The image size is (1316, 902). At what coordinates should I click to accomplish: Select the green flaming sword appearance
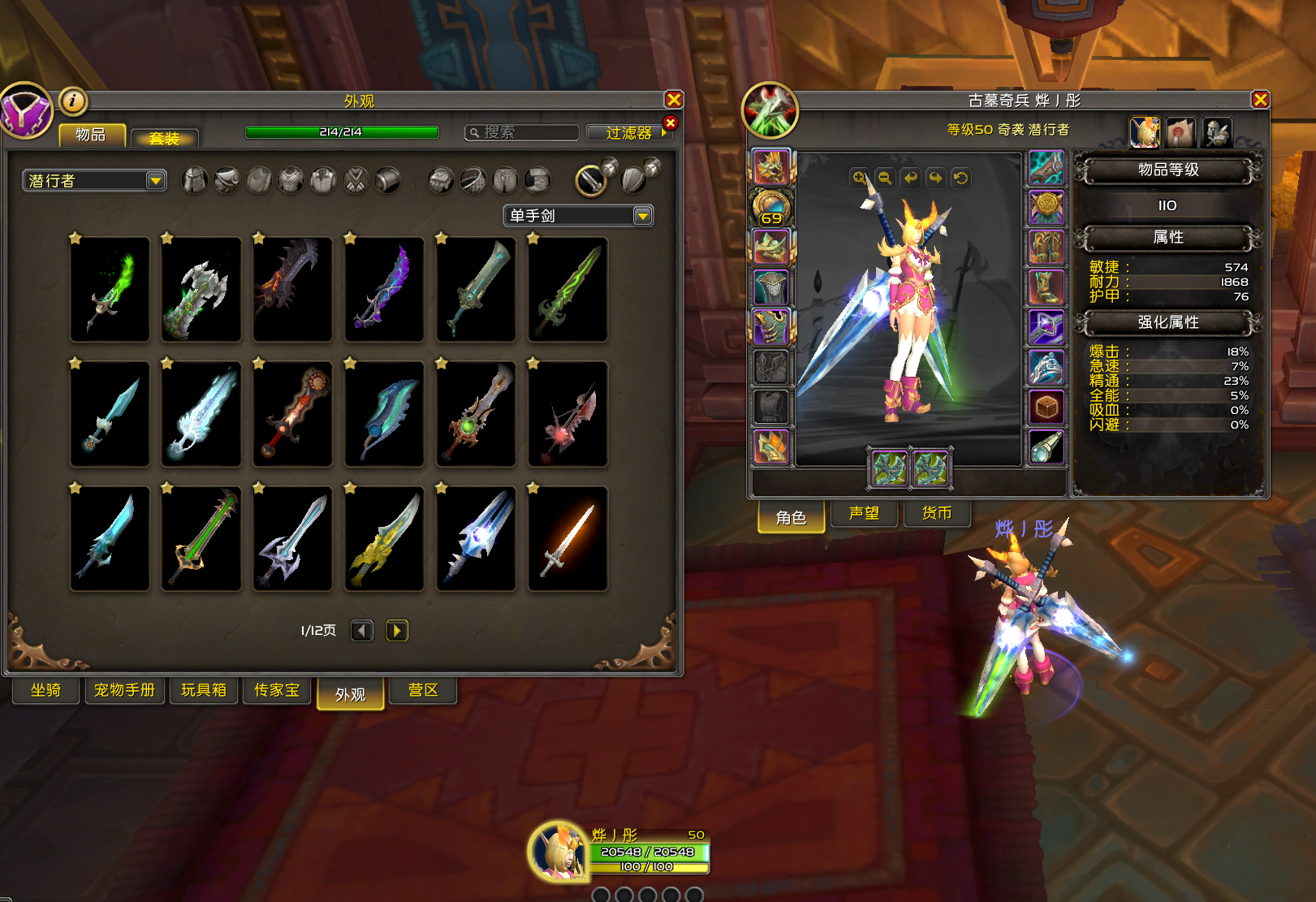pos(110,289)
